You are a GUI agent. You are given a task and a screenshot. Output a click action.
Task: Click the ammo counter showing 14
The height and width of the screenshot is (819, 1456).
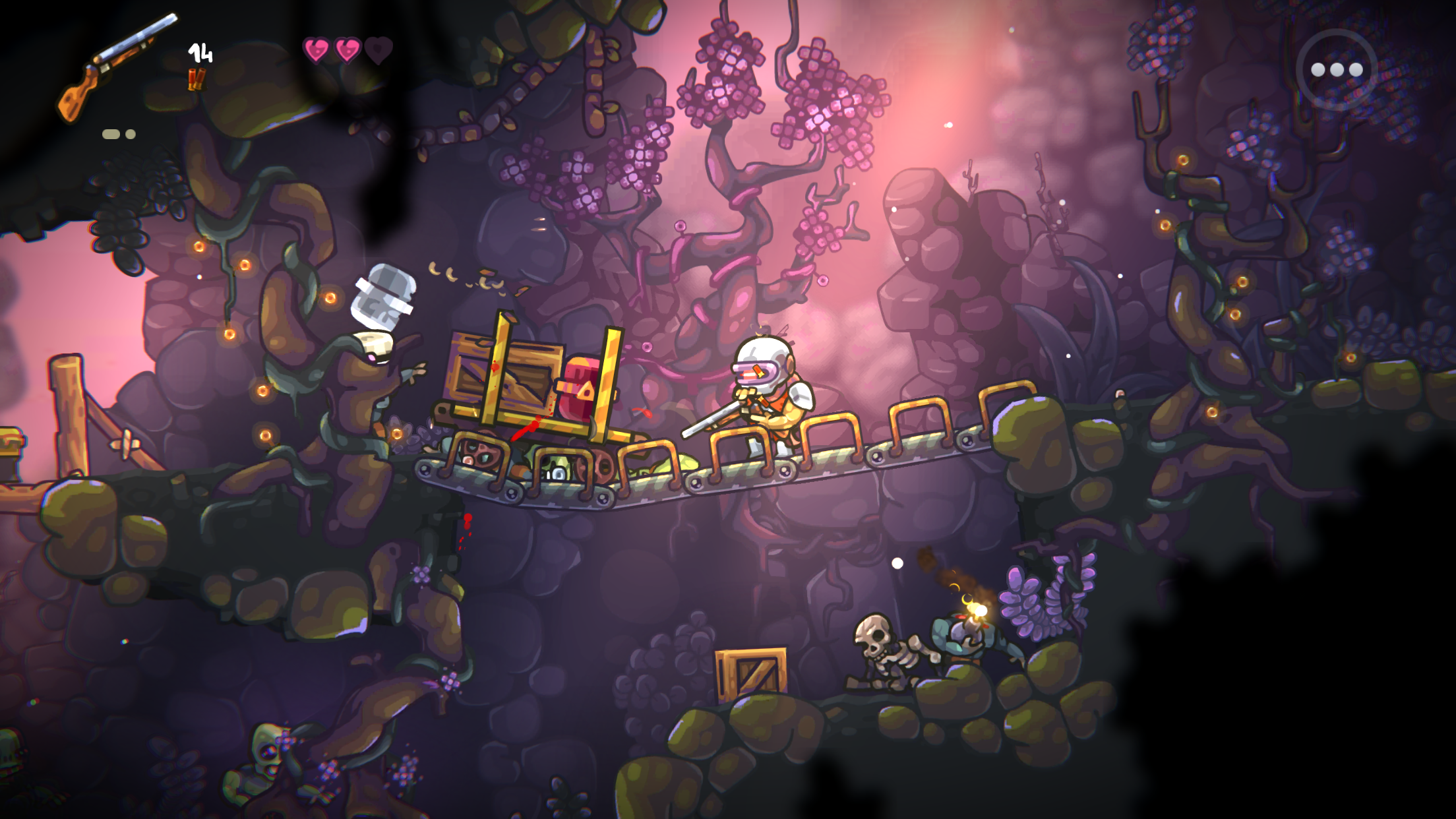pyautogui.click(x=200, y=53)
